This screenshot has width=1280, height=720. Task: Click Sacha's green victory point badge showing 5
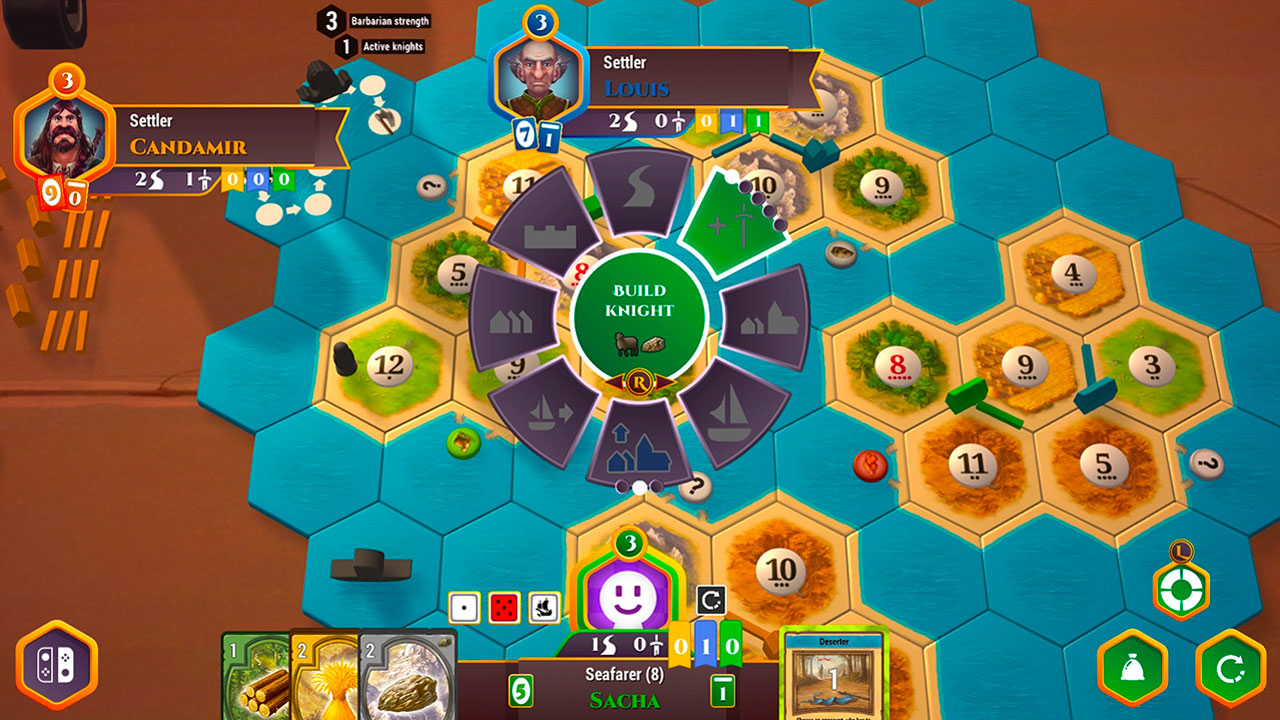point(520,688)
